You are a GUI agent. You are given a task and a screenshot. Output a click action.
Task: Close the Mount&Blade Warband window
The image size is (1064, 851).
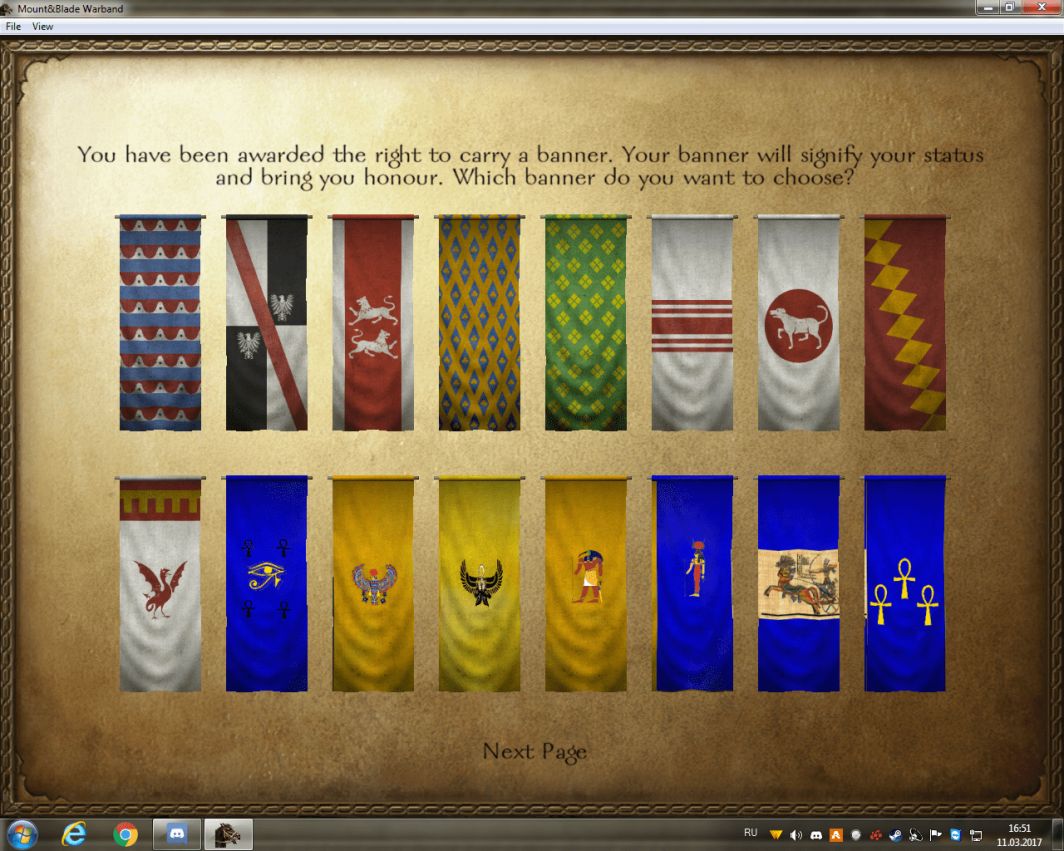click(1040, 7)
